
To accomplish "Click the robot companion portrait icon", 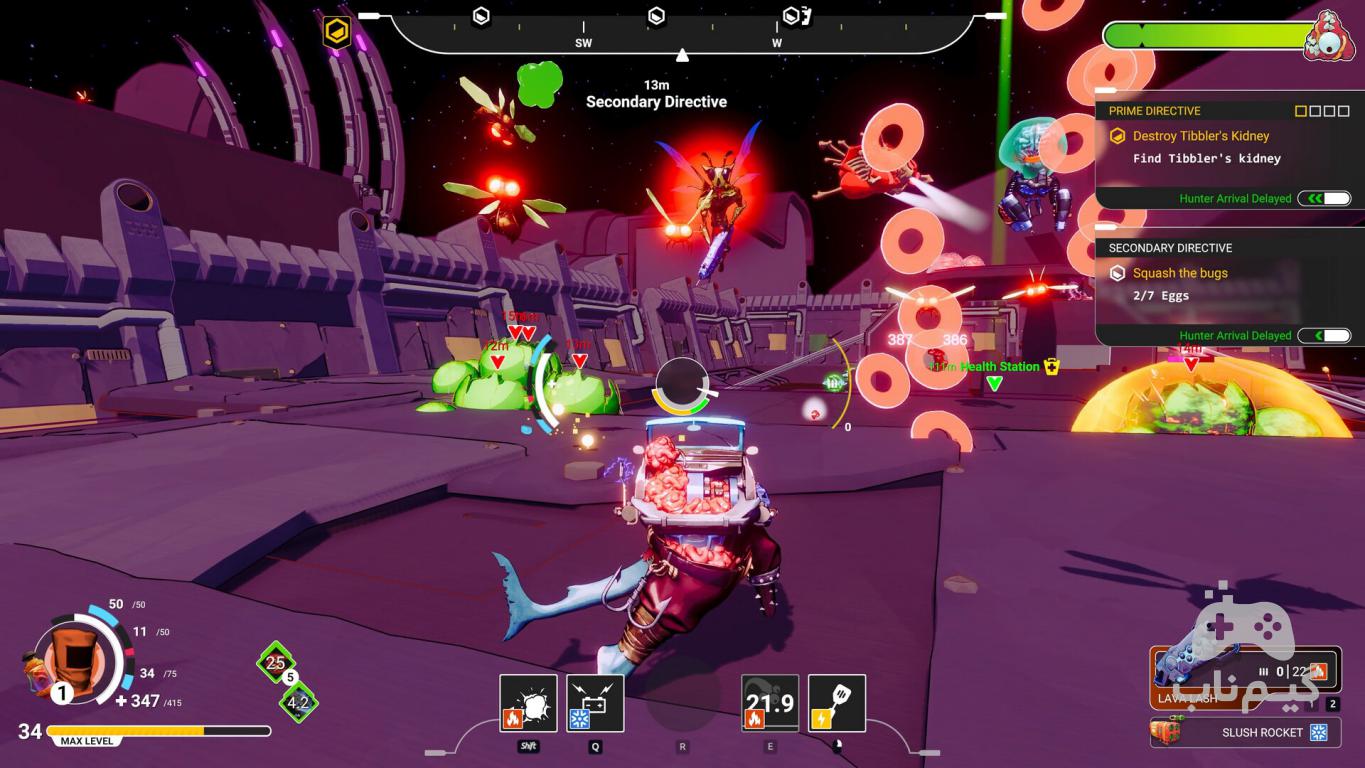I will tap(1329, 37).
